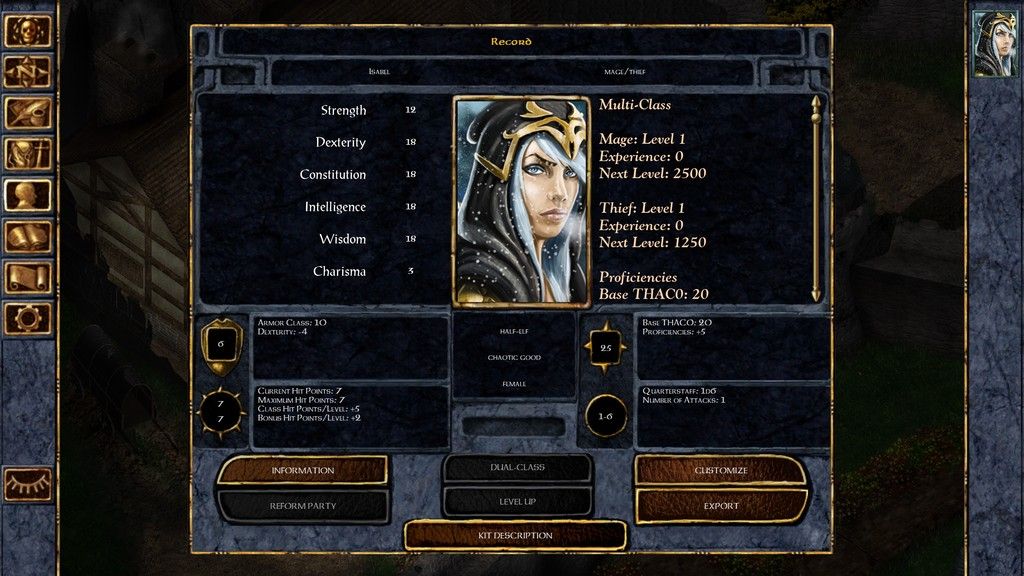Click the Level Up button
Viewport: 1024px width, 576px height.
(x=516, y=501)
